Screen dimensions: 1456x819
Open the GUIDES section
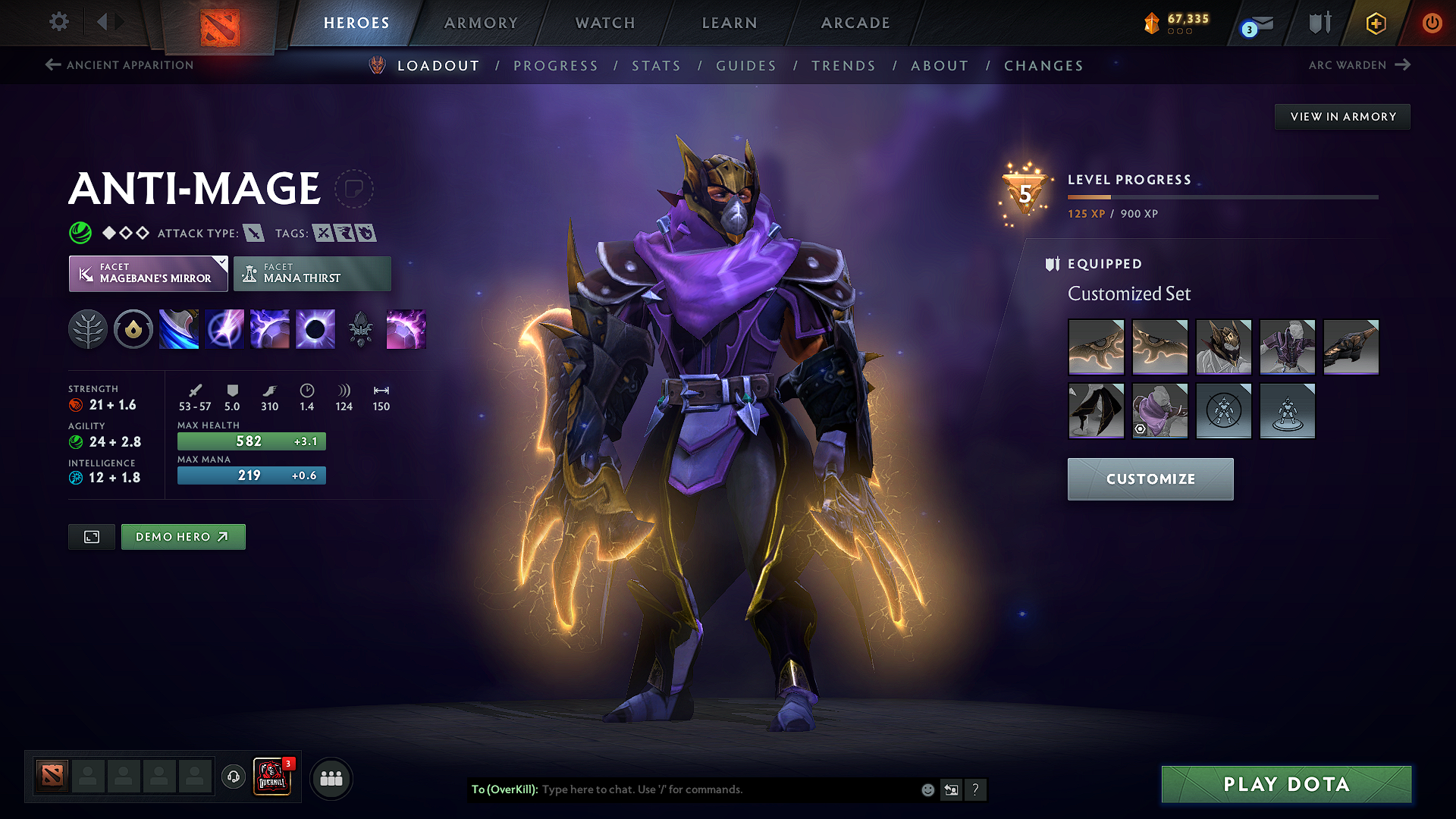coord(745,65)
